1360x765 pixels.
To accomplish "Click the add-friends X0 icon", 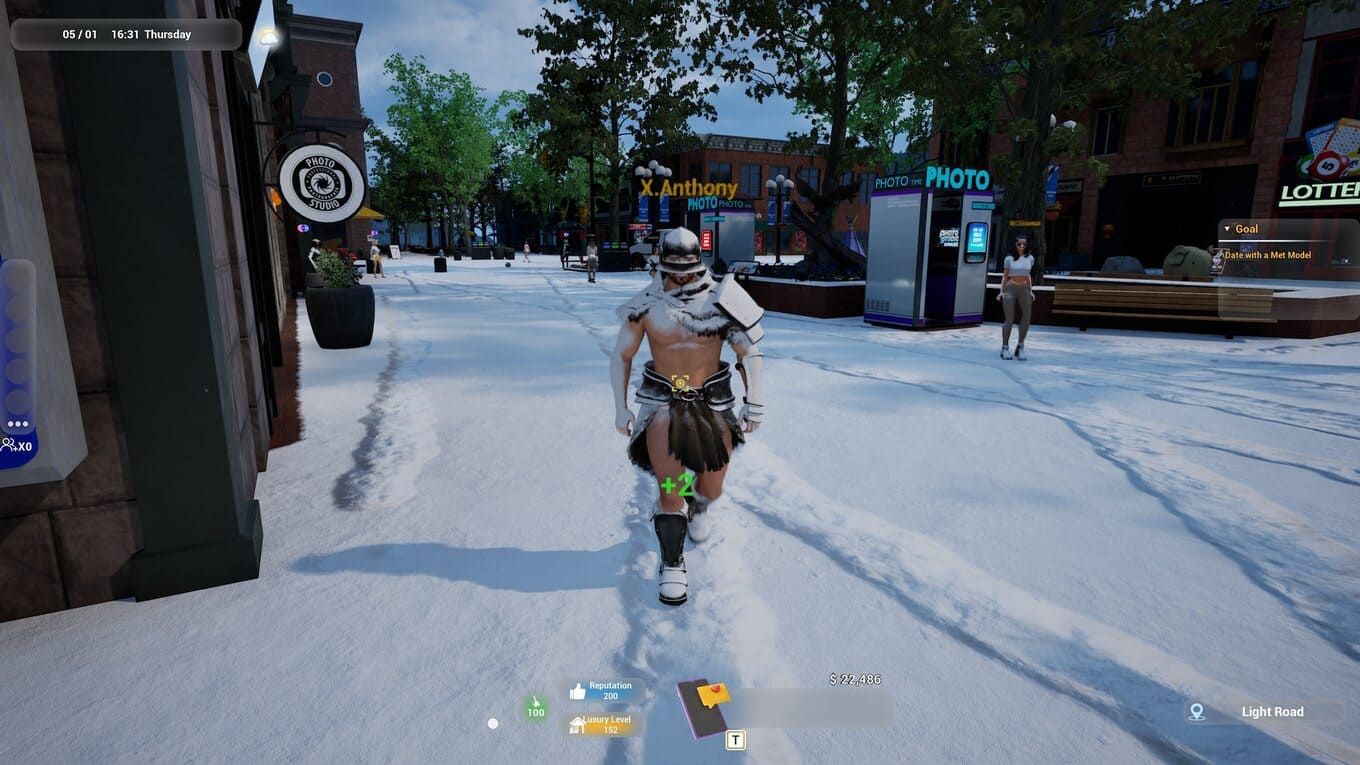I will coord(16,446).
